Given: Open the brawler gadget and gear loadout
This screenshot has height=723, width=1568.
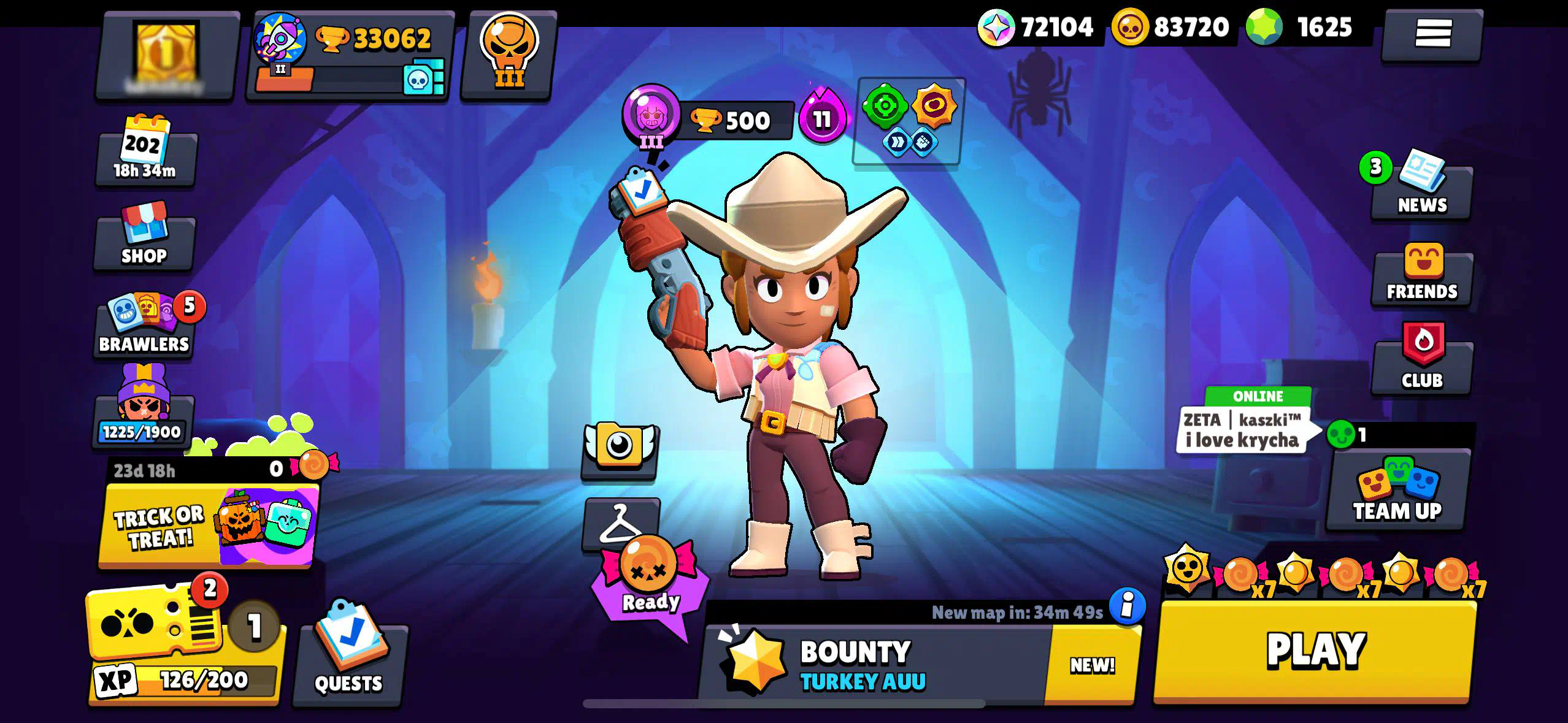Looking at the screenshot, I should pyautogui.click(x=909, y=120).
